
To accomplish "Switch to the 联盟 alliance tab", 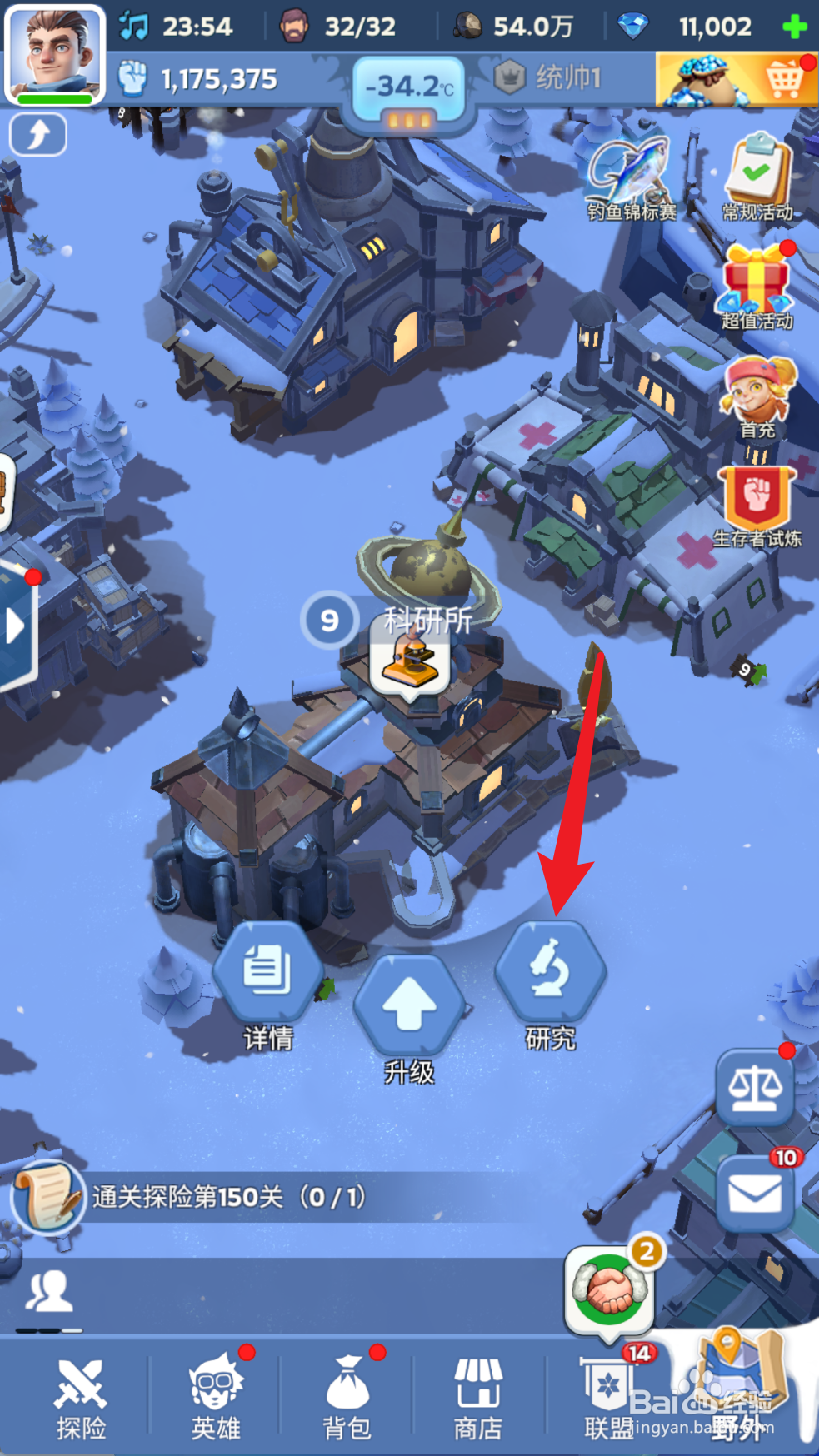I will point(609,1399).
